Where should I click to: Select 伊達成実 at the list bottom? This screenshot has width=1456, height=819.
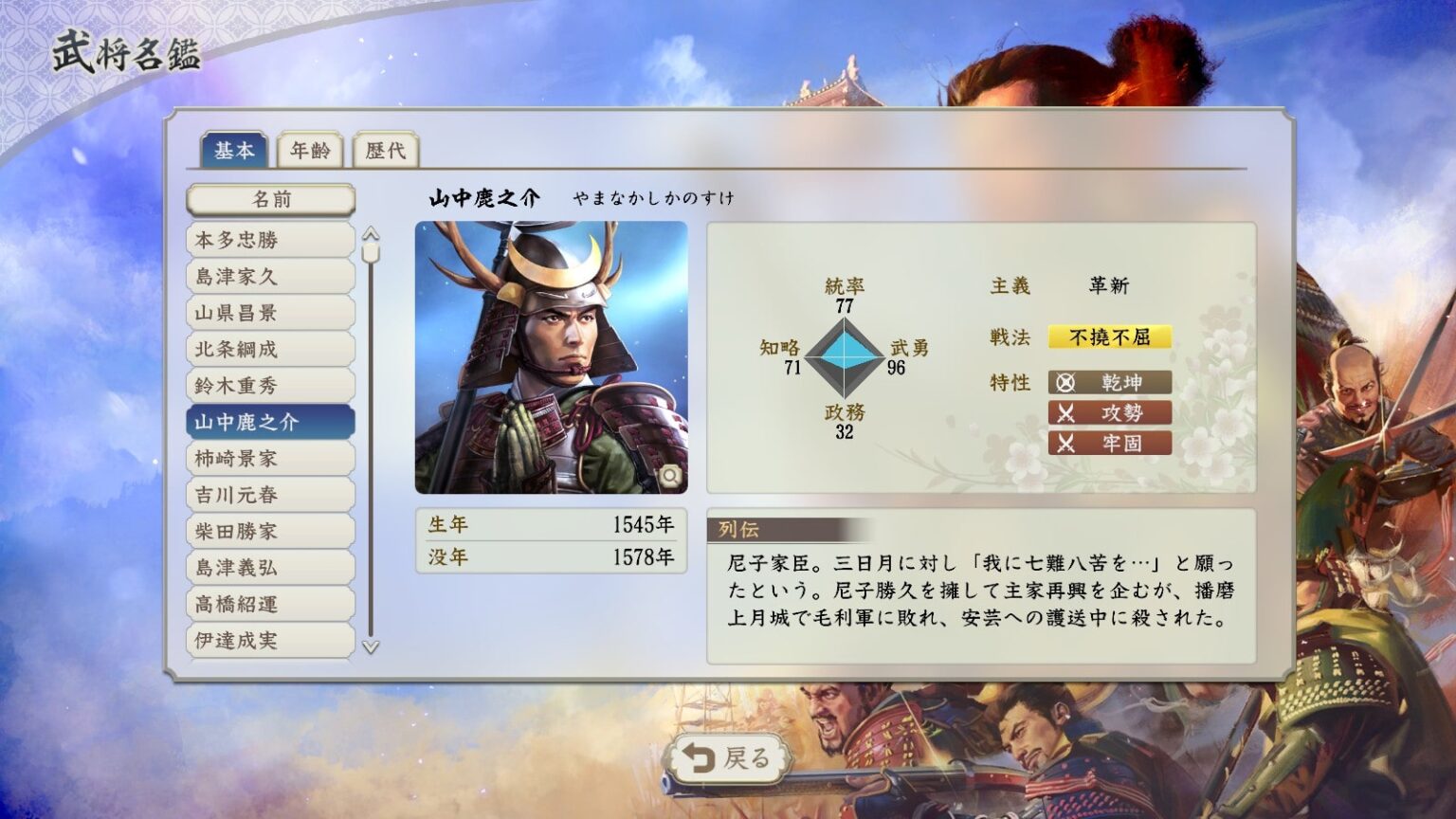click(268, 640)
